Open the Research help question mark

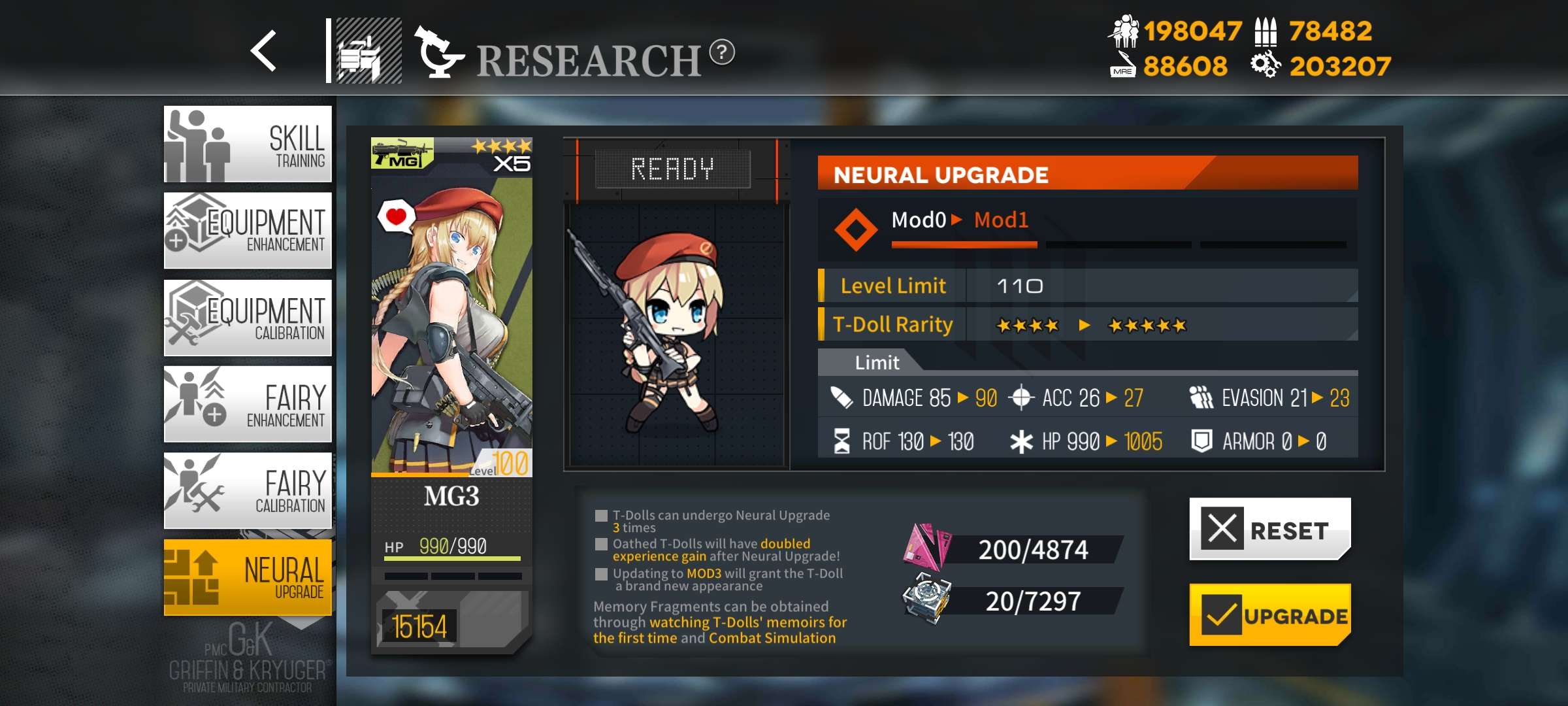click(722, 52)
